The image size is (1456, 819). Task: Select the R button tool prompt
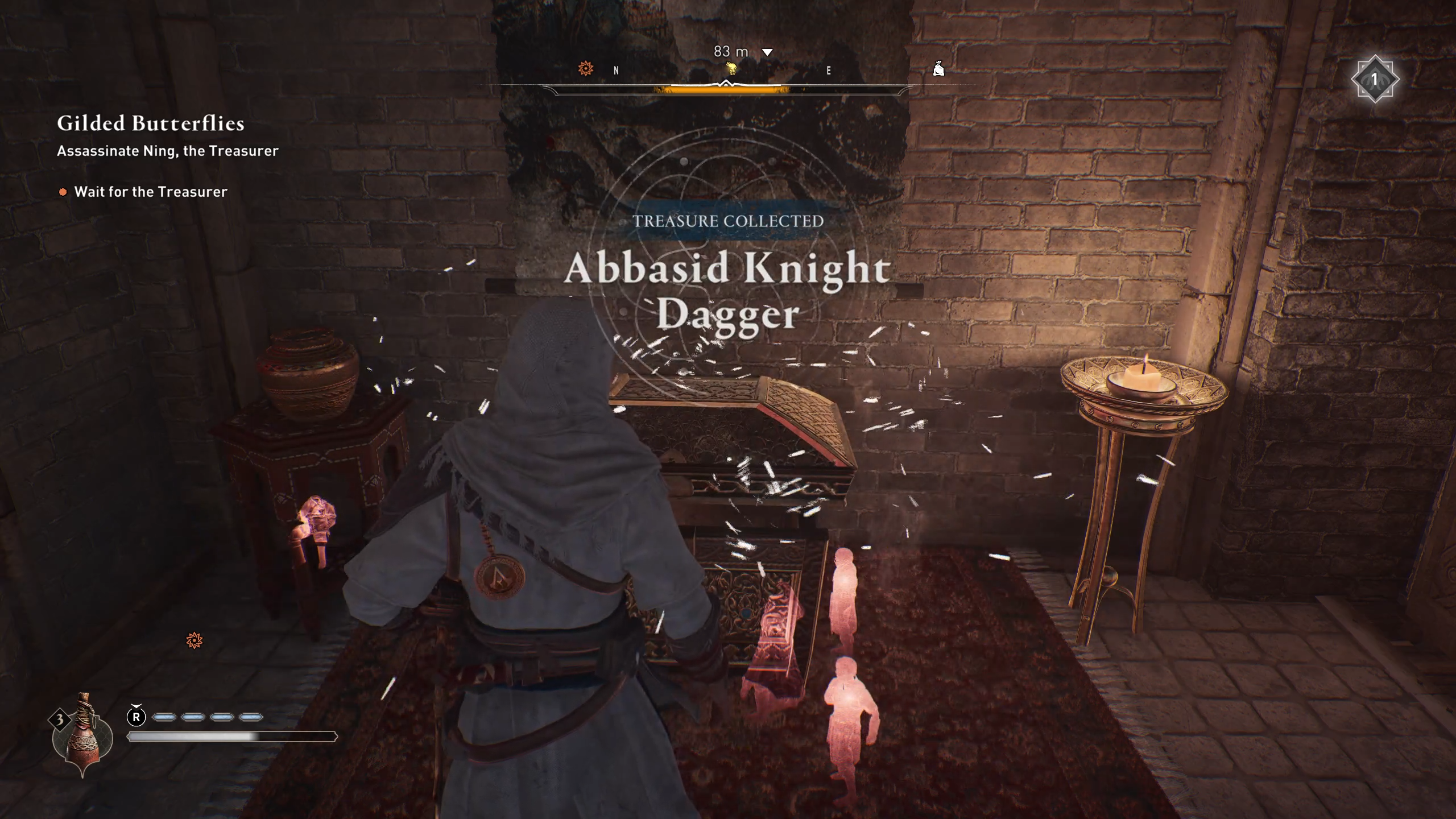coord(135,716)
